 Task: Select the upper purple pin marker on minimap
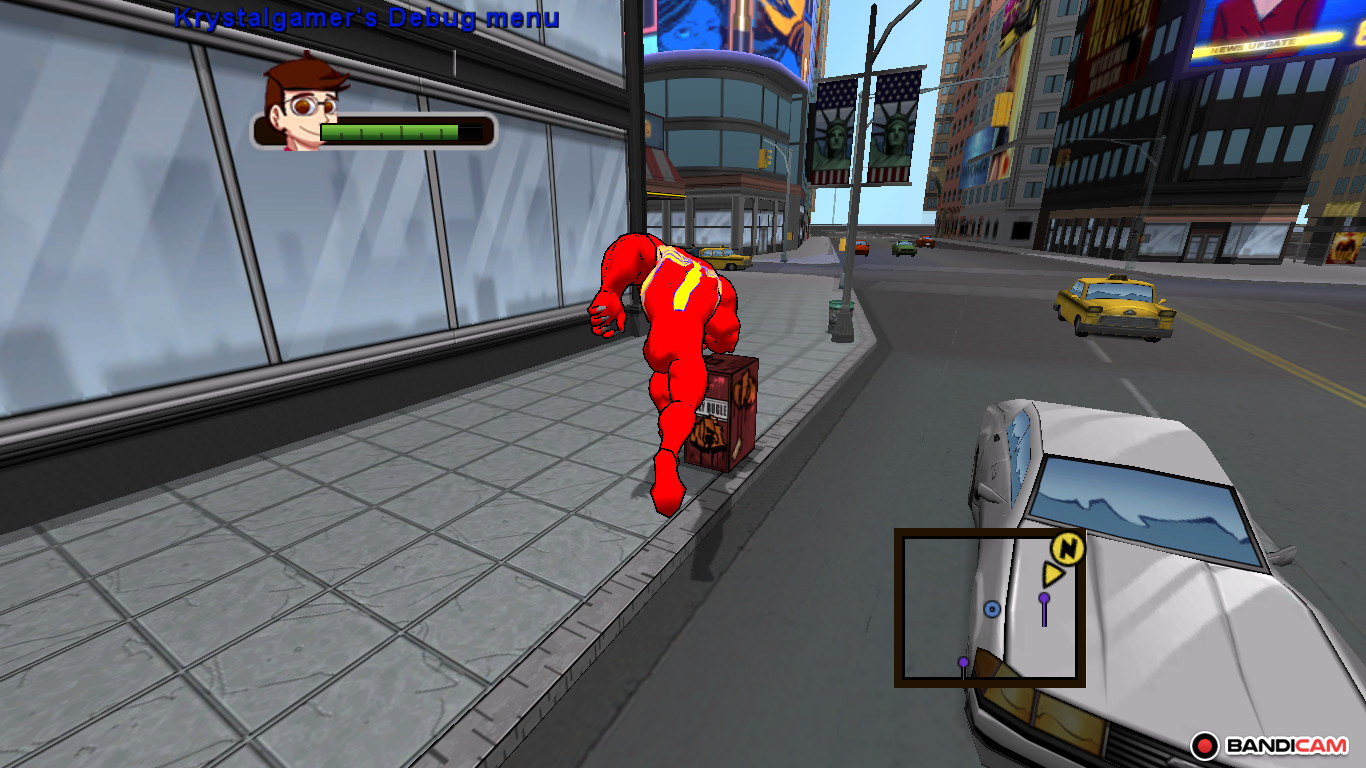(1043, 600)
